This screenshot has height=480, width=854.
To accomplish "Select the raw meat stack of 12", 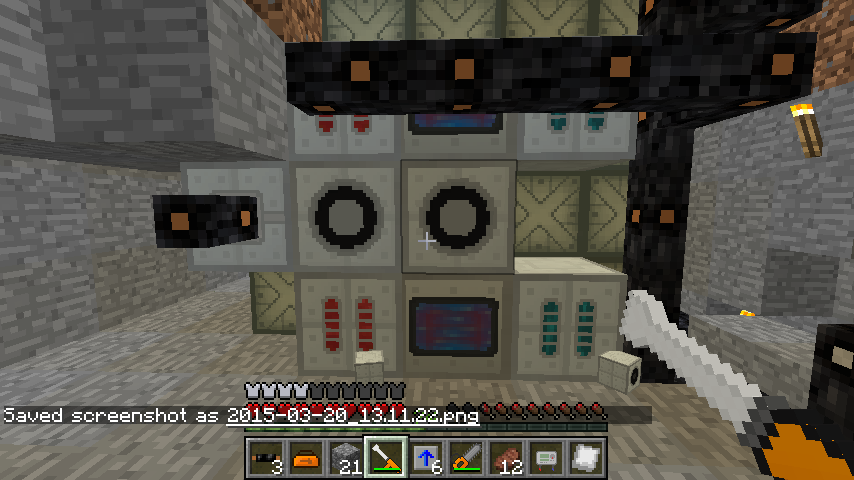I will coord(506,457).
